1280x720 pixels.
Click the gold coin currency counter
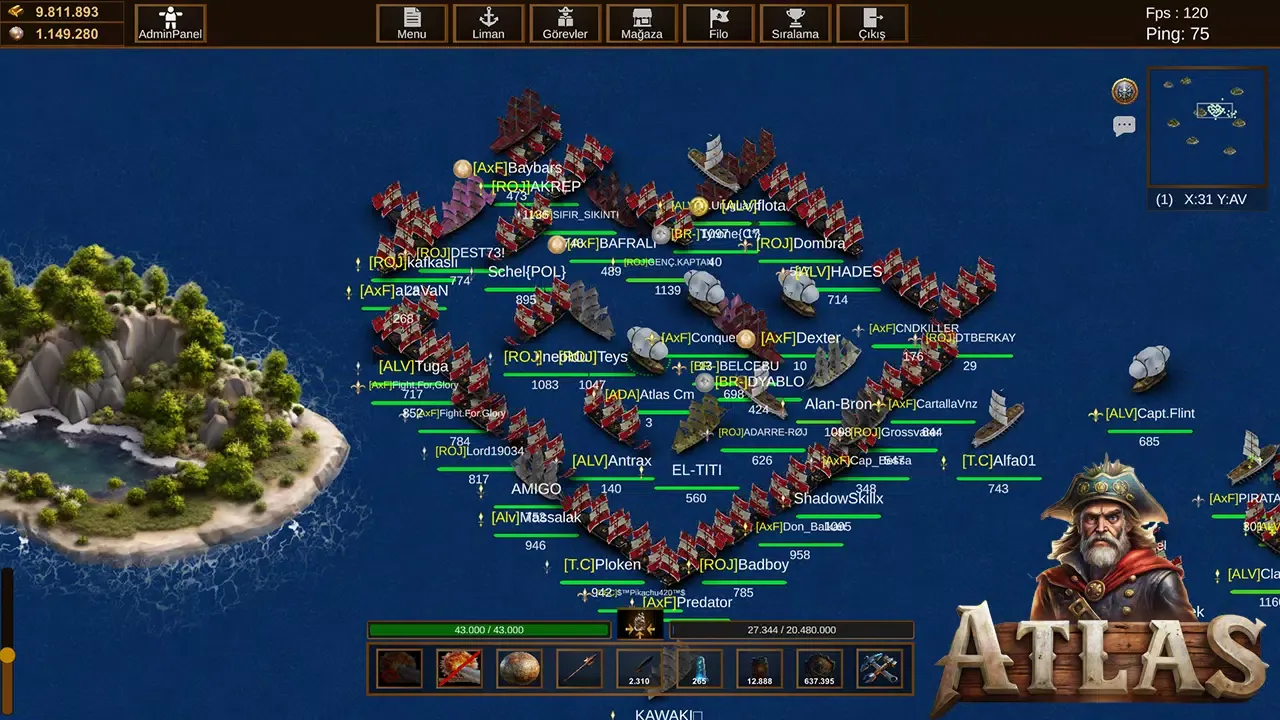tap(62, 12)
